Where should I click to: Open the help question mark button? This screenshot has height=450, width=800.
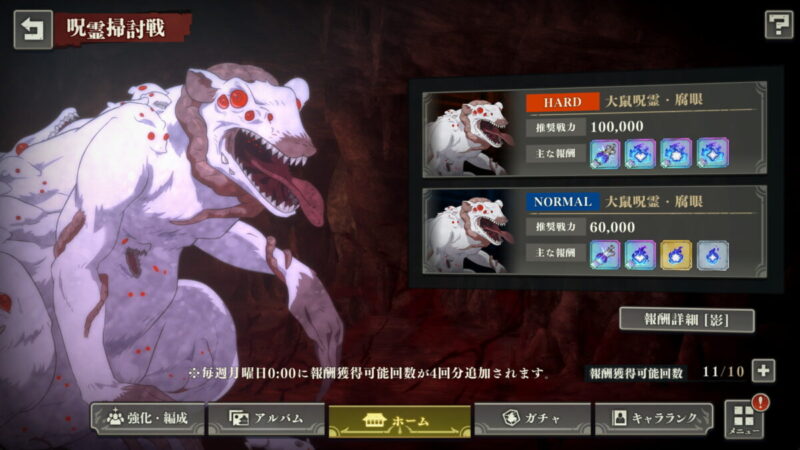pos(778,25)
